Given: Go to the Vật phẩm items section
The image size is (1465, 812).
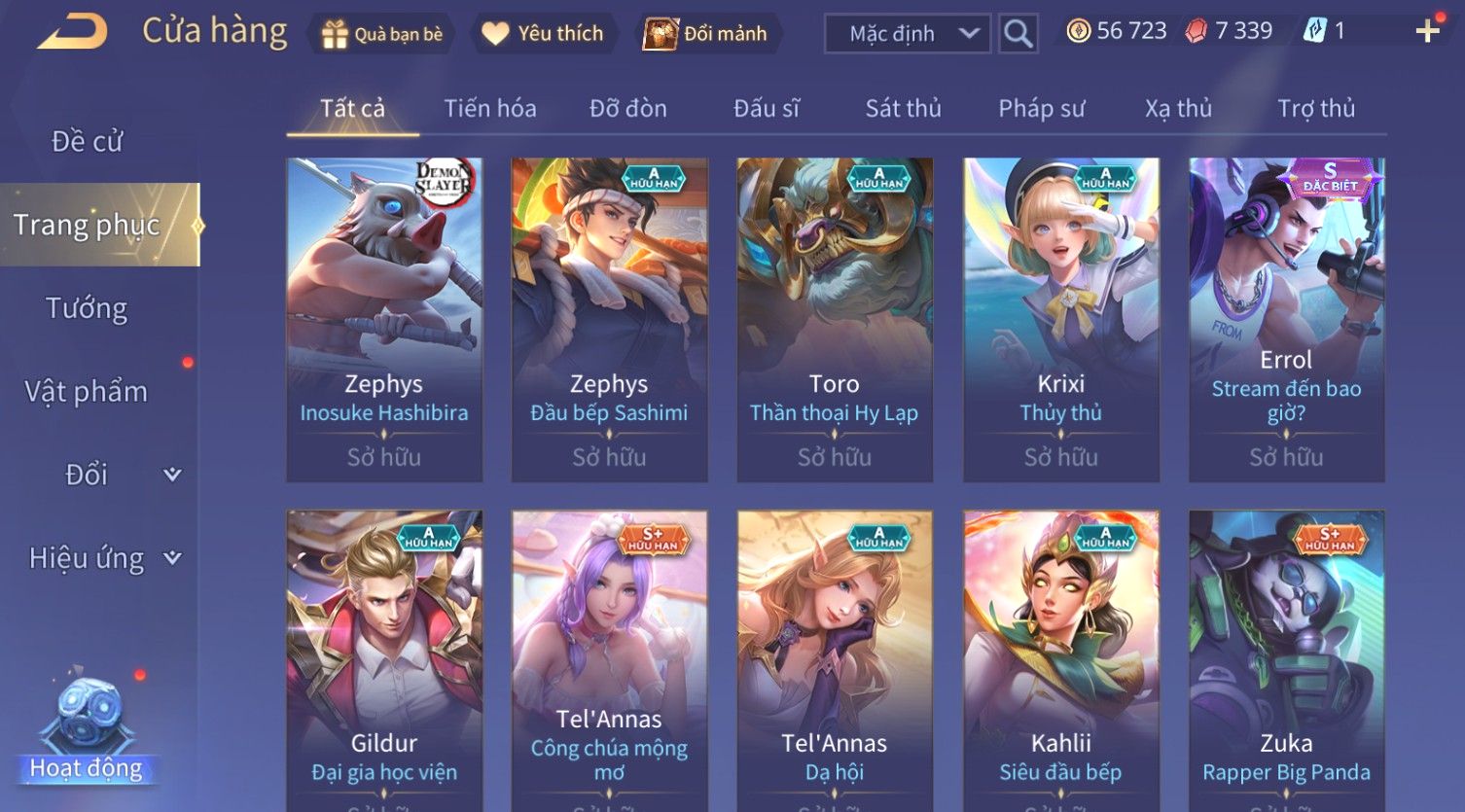Looking at the screenshot, I should click(88, 392).
